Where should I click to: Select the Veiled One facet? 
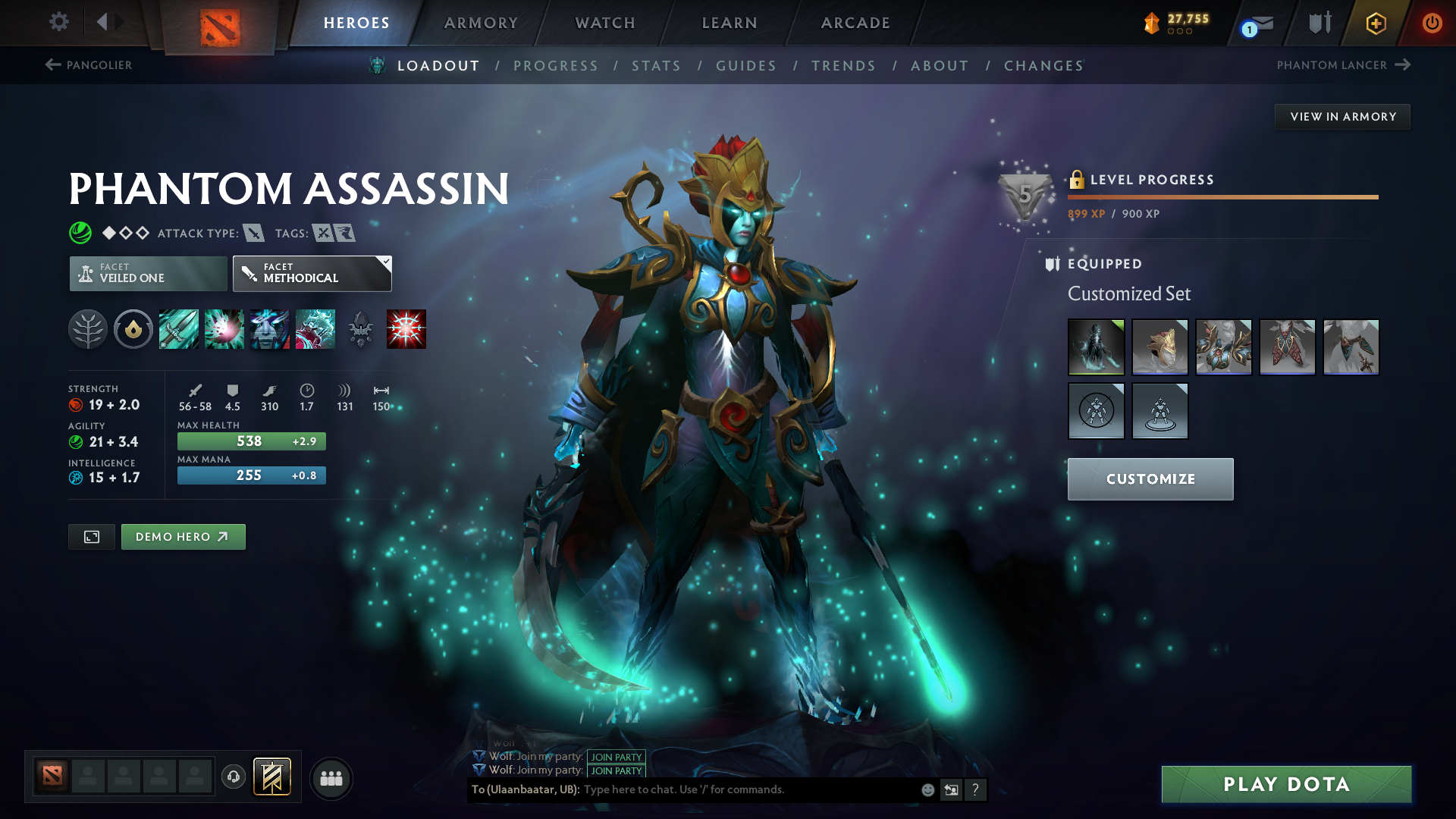click(x=148, y=273)
